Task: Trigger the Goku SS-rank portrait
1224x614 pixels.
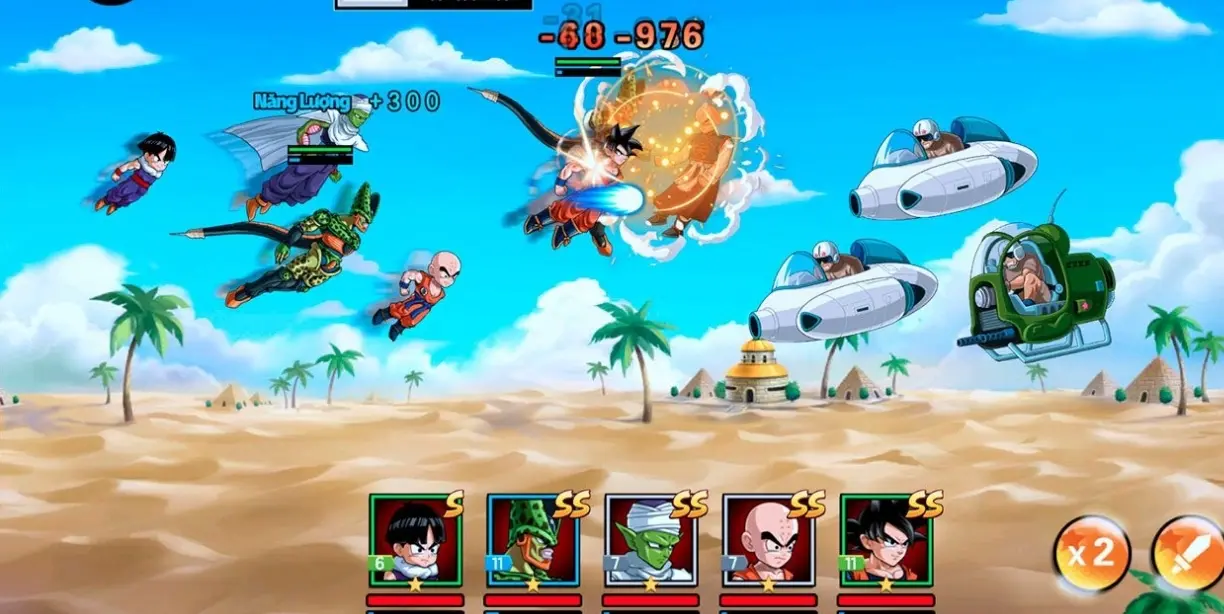Action: click(x=887, y=540)
